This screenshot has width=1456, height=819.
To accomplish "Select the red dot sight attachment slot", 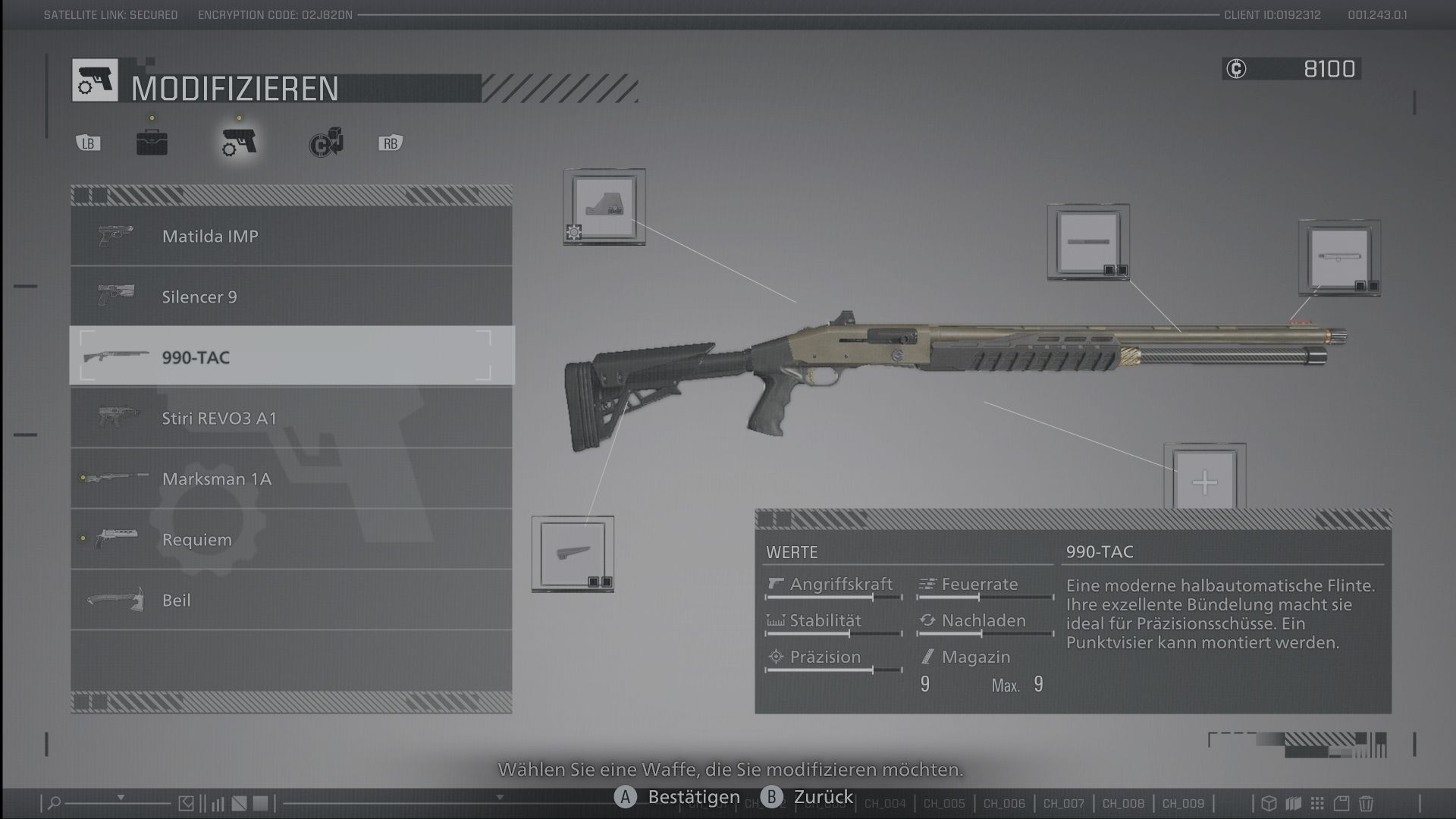I will pos(604,206).
